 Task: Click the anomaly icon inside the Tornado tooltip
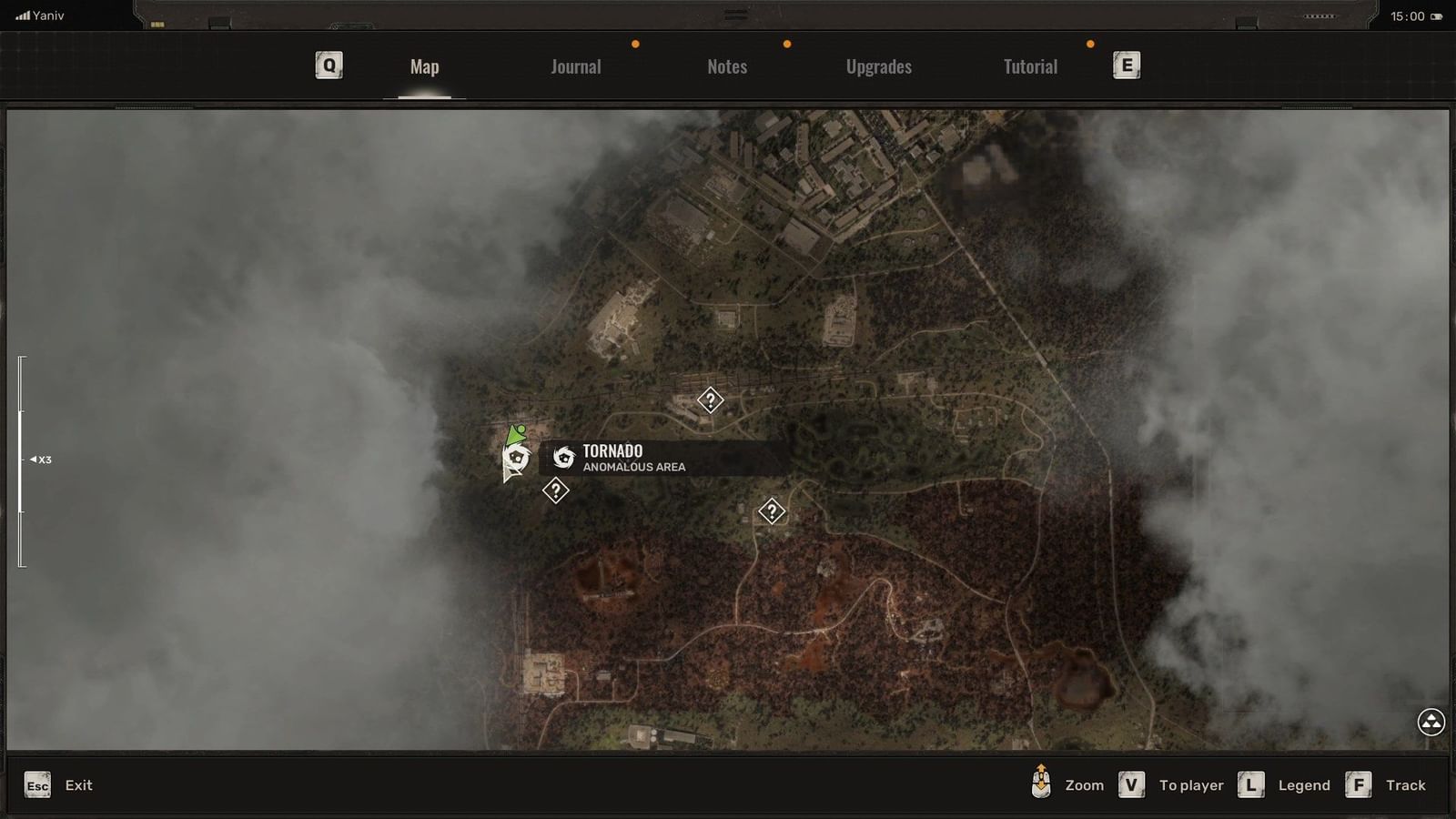click(x=563, y=457)
